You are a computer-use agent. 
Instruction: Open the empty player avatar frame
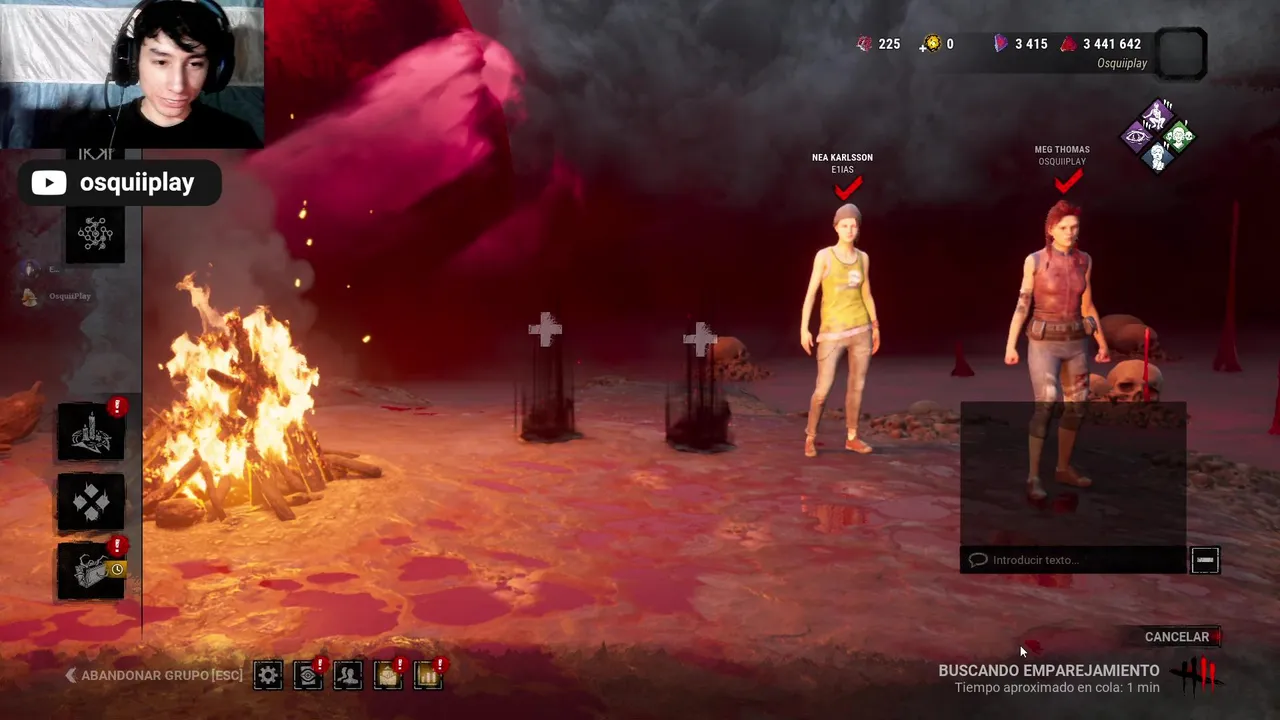point(1181,53)
